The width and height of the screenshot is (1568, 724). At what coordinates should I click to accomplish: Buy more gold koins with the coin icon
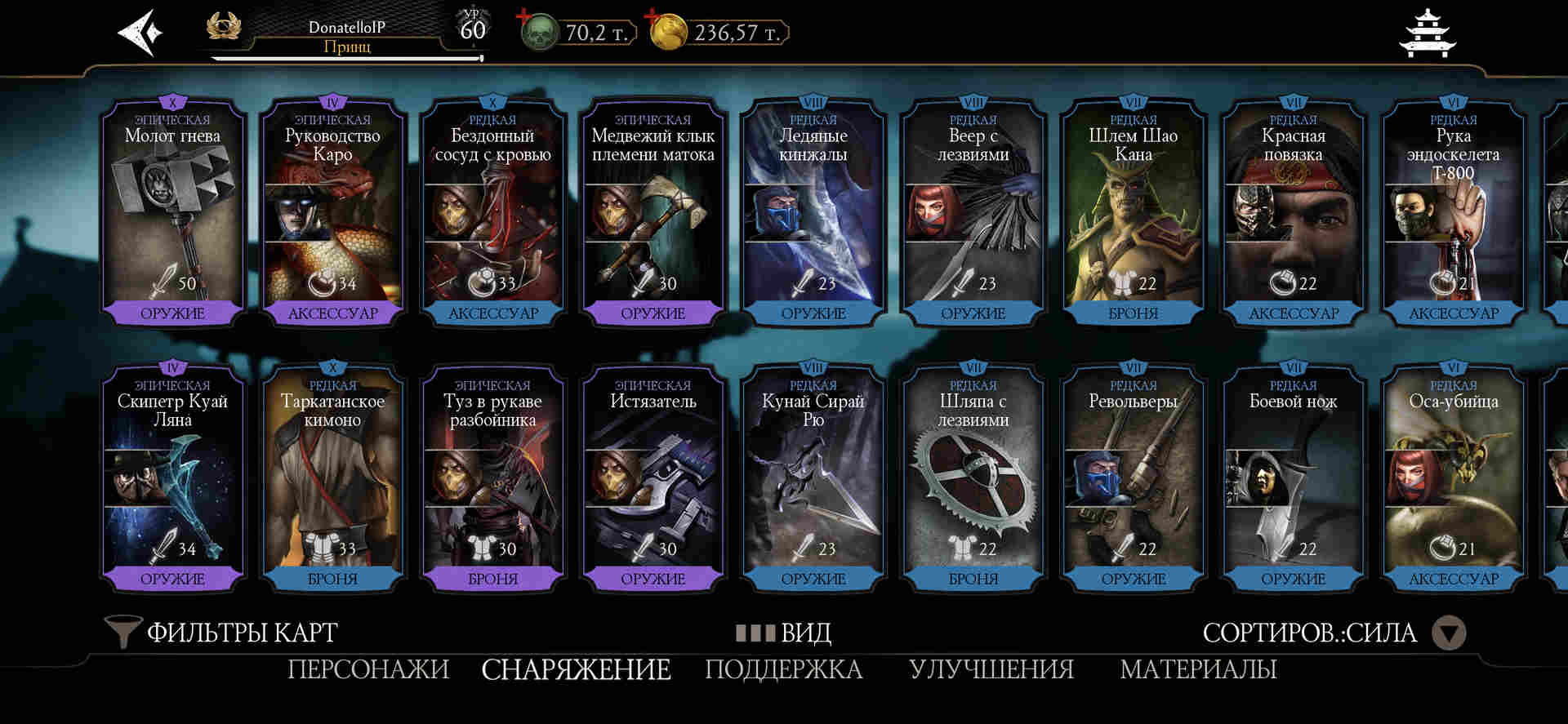pos(667,32)
